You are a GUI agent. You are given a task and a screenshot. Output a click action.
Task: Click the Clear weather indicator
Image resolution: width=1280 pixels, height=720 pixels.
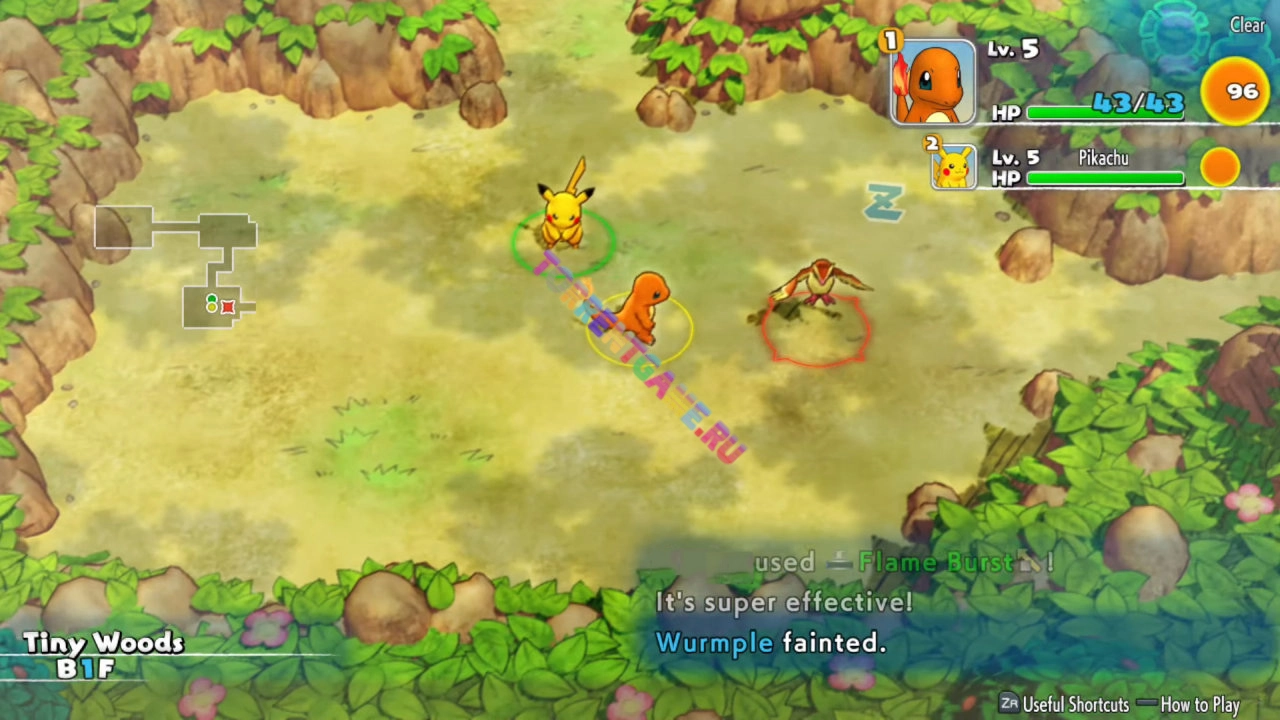click(1246, 26)
